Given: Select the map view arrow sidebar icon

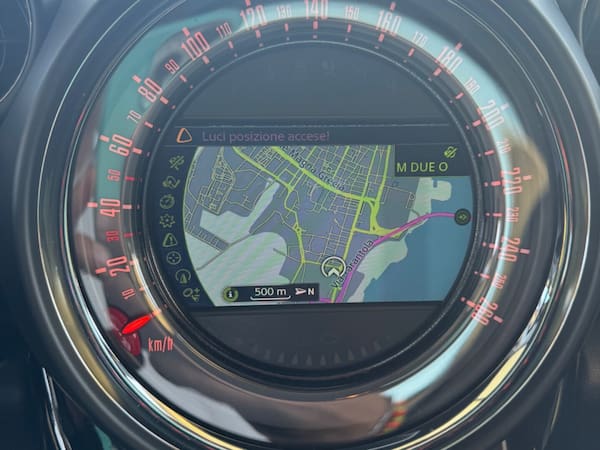Looking at the screenshot, I should point(181,276).
